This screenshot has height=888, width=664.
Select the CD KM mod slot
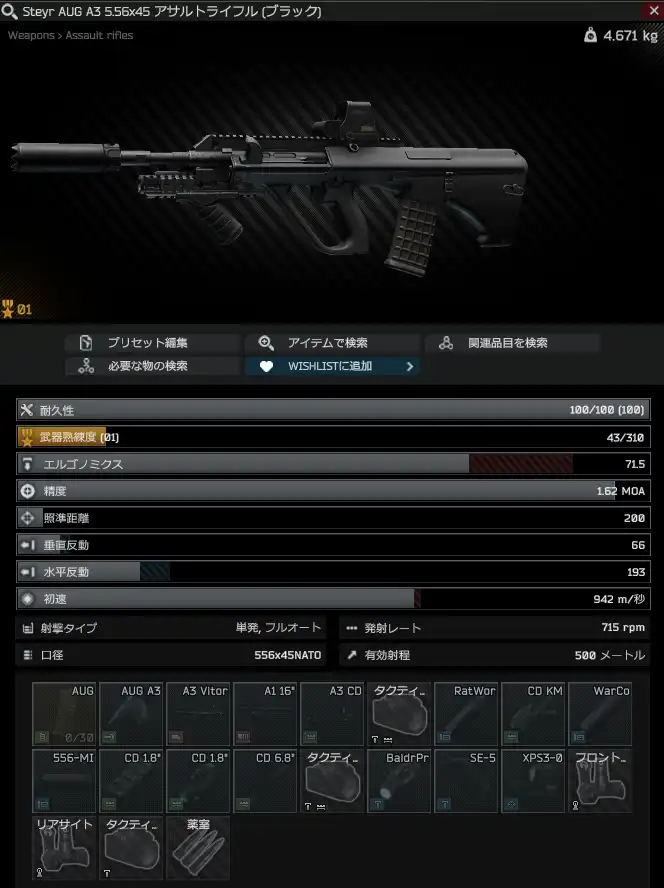pyautogui.click(x=534, y=714)
